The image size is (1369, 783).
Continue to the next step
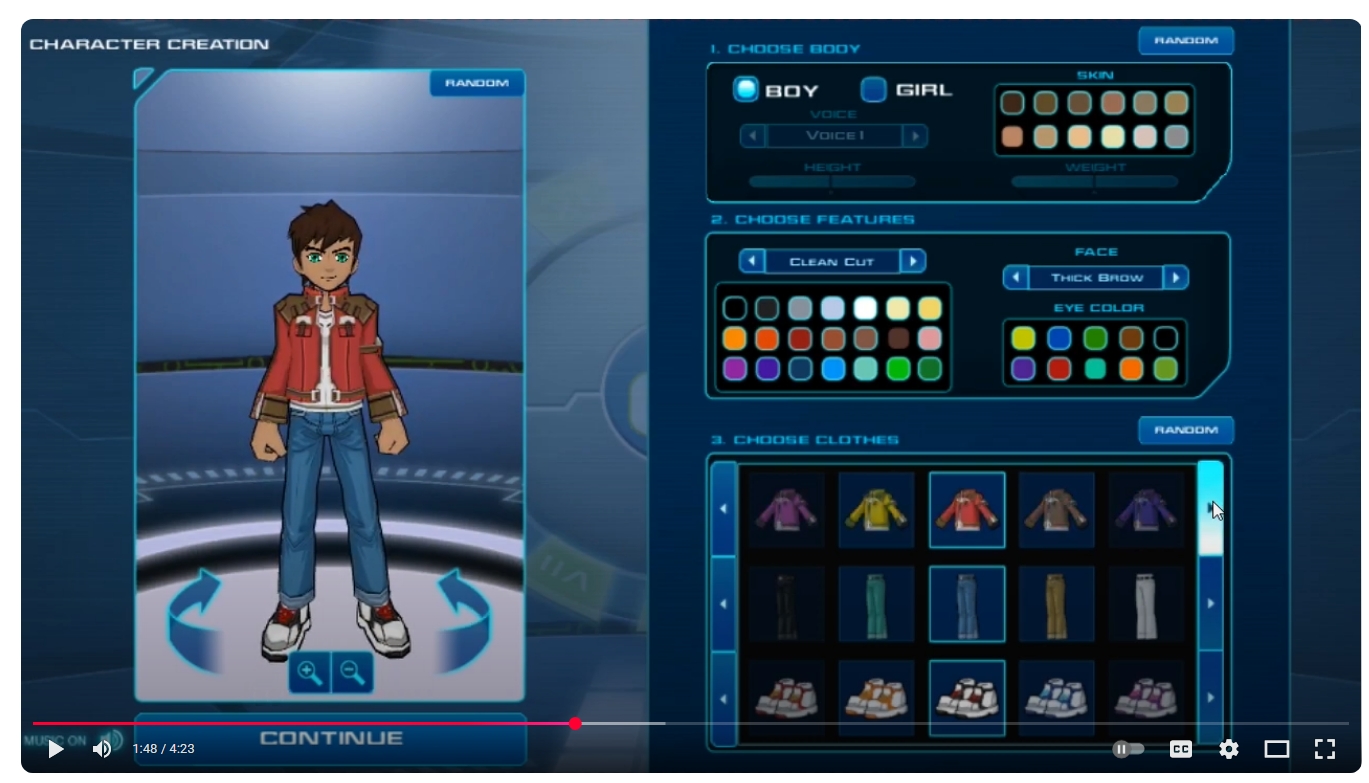[331, 739]
